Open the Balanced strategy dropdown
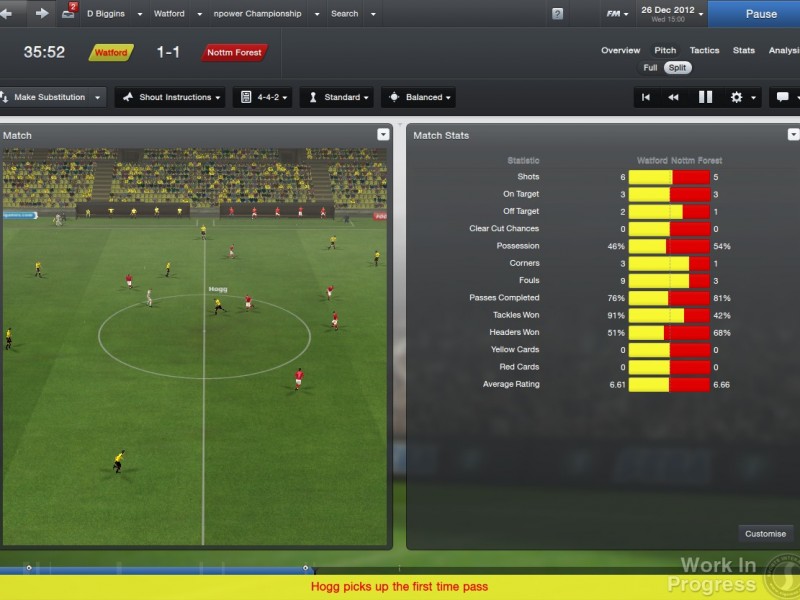This screenshot has height=600, width=800. coord(418,97)
